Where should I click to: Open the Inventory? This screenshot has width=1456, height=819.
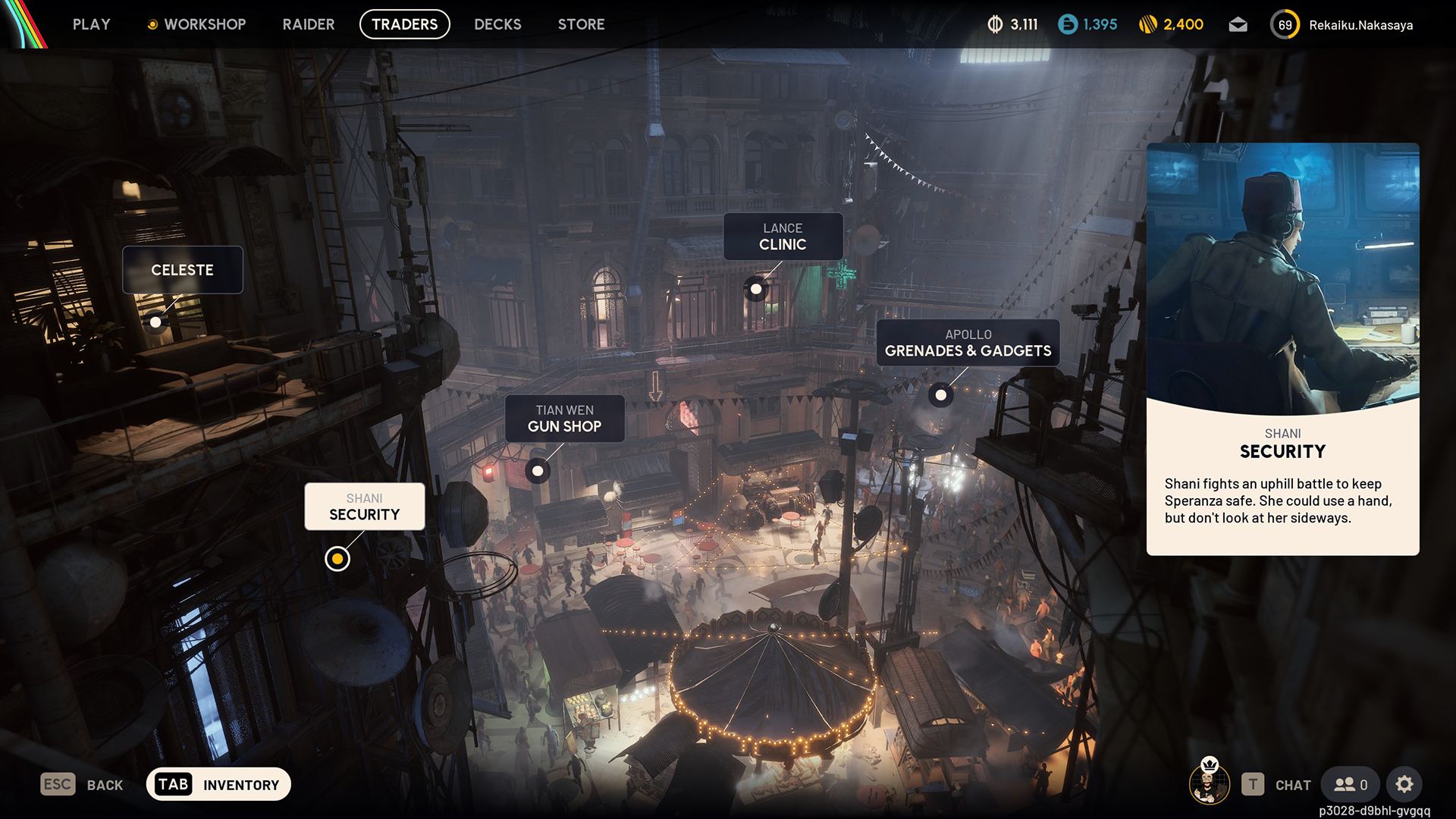[218, 785]
